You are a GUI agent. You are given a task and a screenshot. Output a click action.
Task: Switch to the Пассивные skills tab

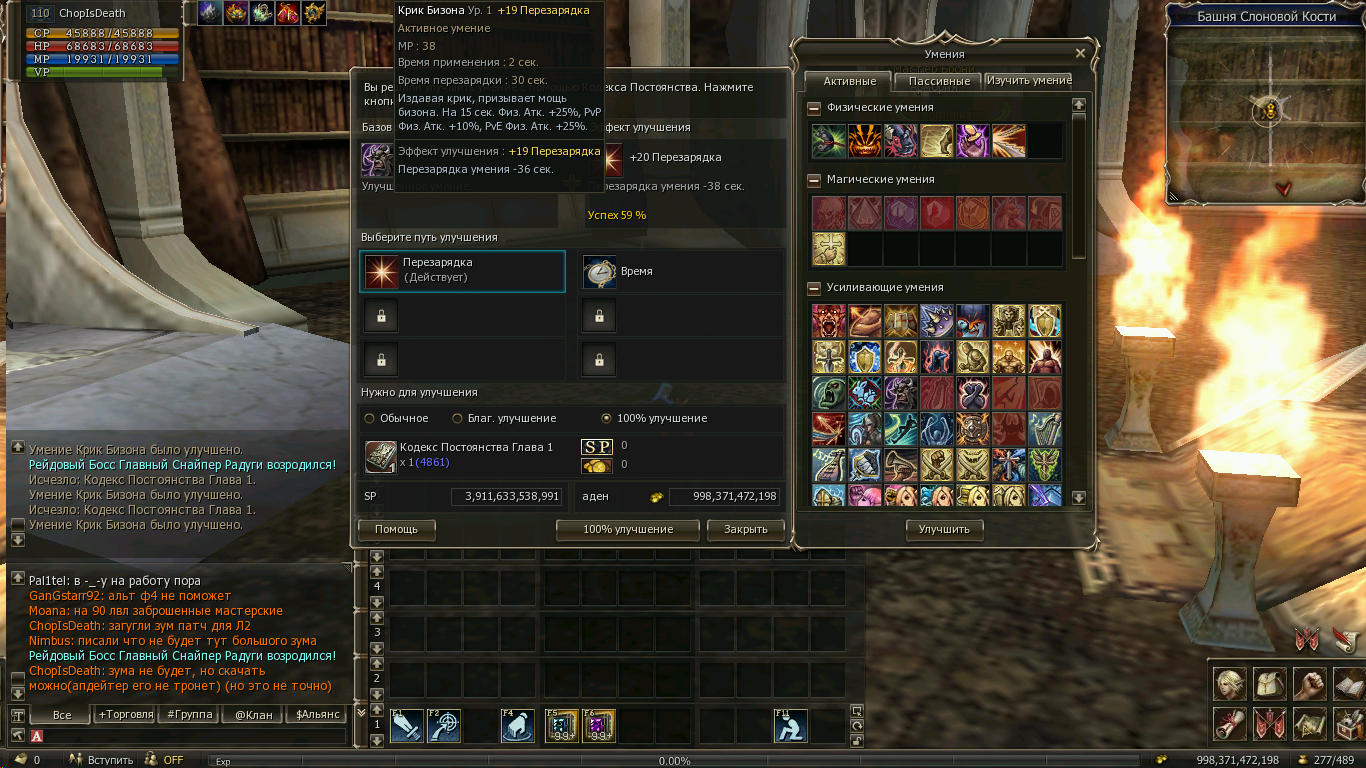(x=939, y=81)
